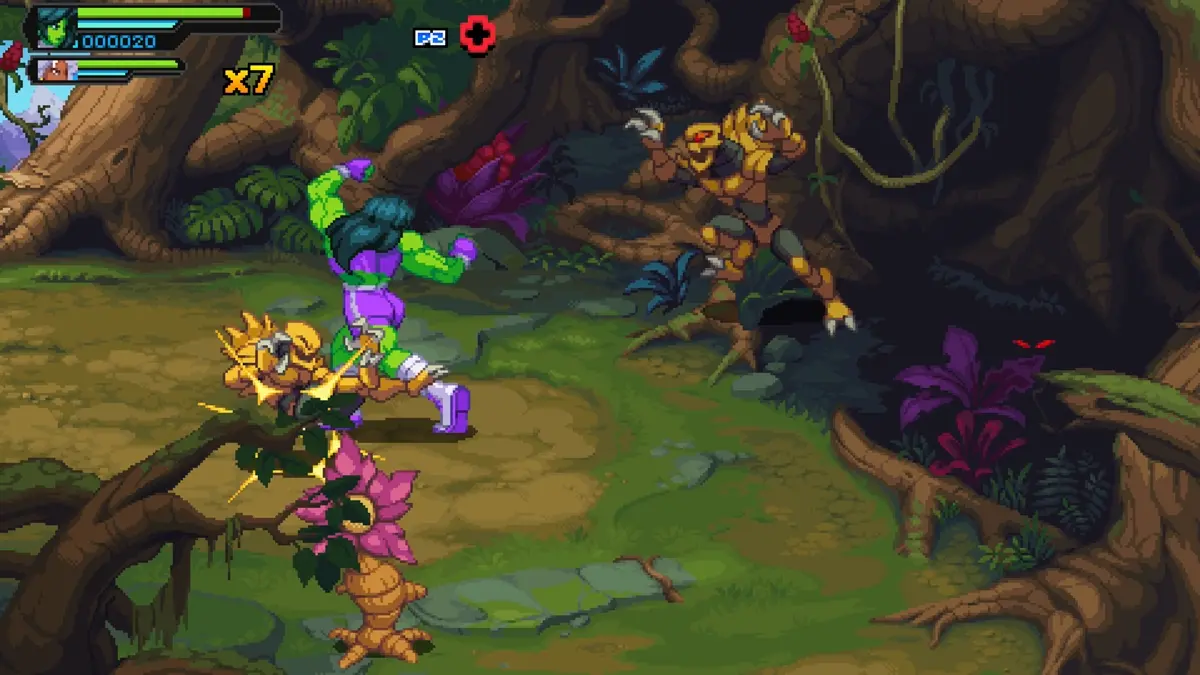Viewport: 1200px width, 675px height.
Task: Click the red plus join icon
Action: pyautogui.click(x=478, y=36)
